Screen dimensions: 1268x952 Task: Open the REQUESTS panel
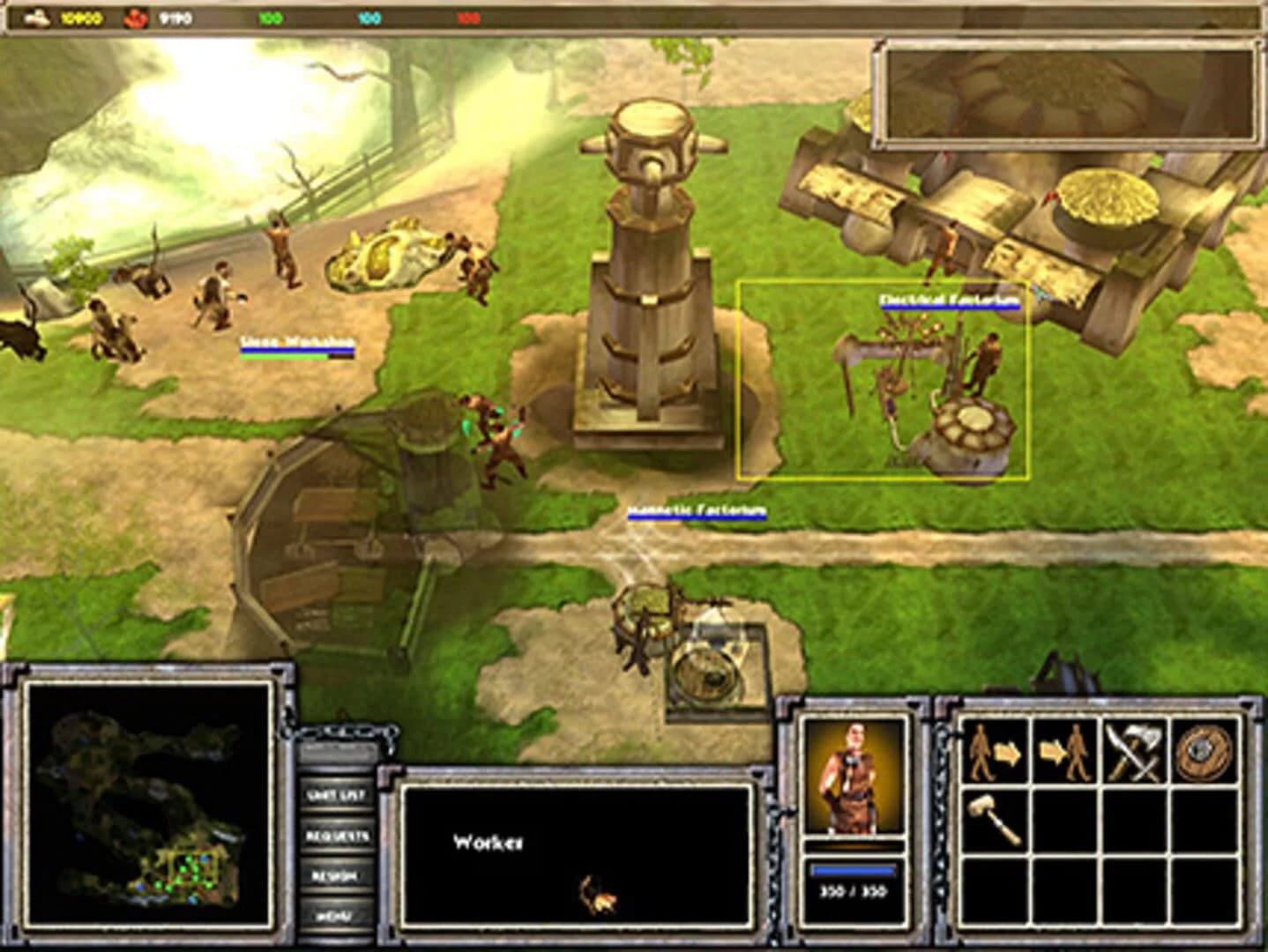click(338, 836)
